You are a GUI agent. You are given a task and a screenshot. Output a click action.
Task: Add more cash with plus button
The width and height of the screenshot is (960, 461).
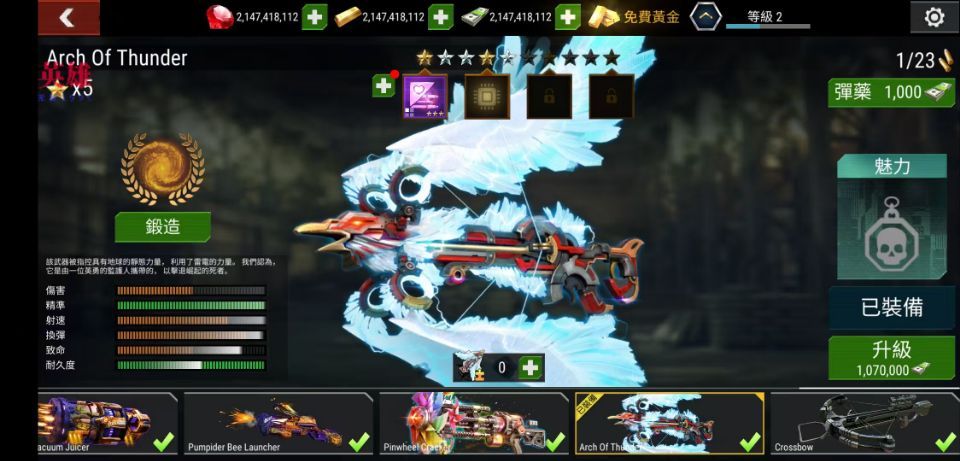click(x=567, y=17)
